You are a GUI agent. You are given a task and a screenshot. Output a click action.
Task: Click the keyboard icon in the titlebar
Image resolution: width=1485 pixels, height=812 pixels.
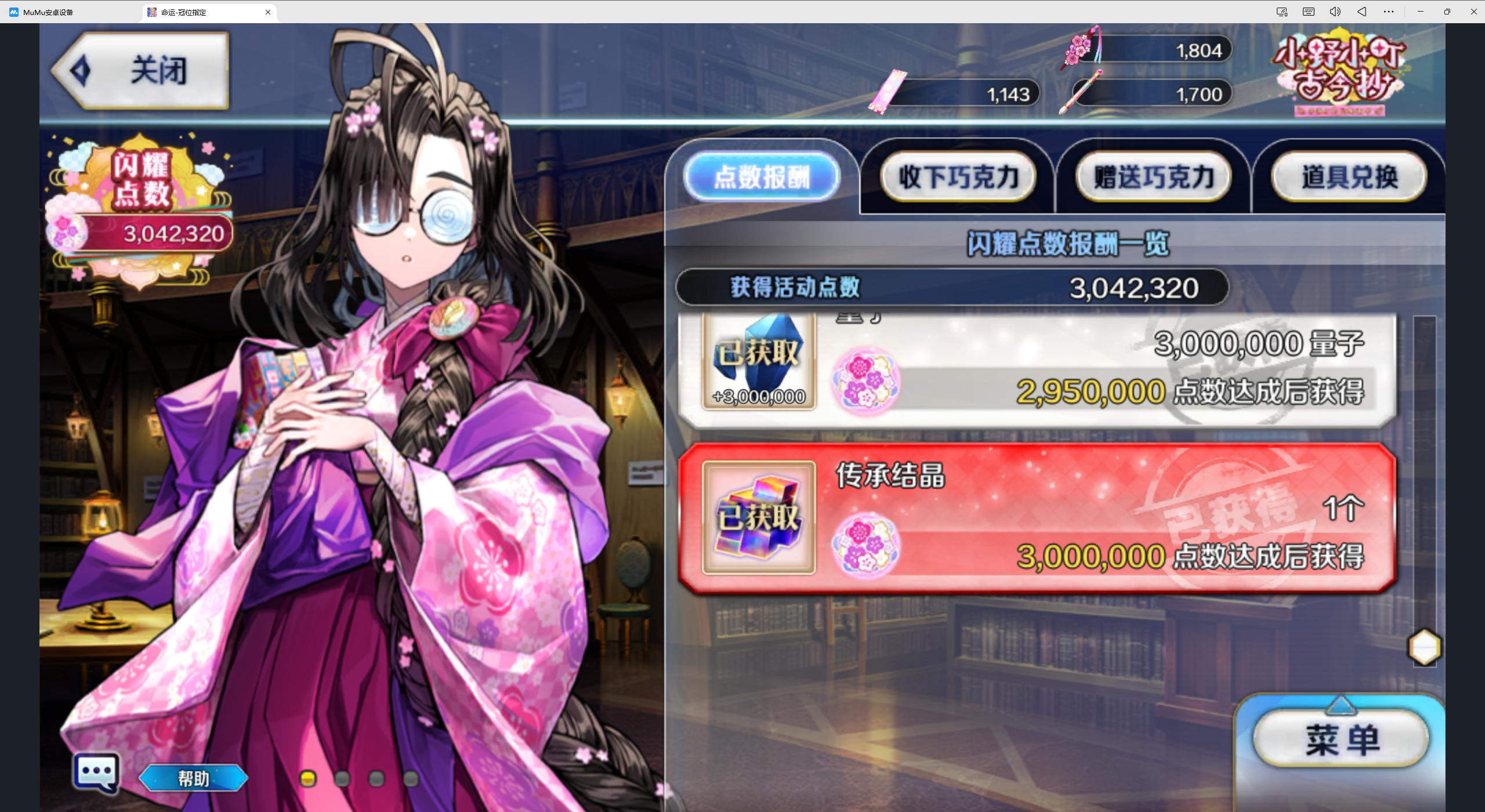point(1308,11)
